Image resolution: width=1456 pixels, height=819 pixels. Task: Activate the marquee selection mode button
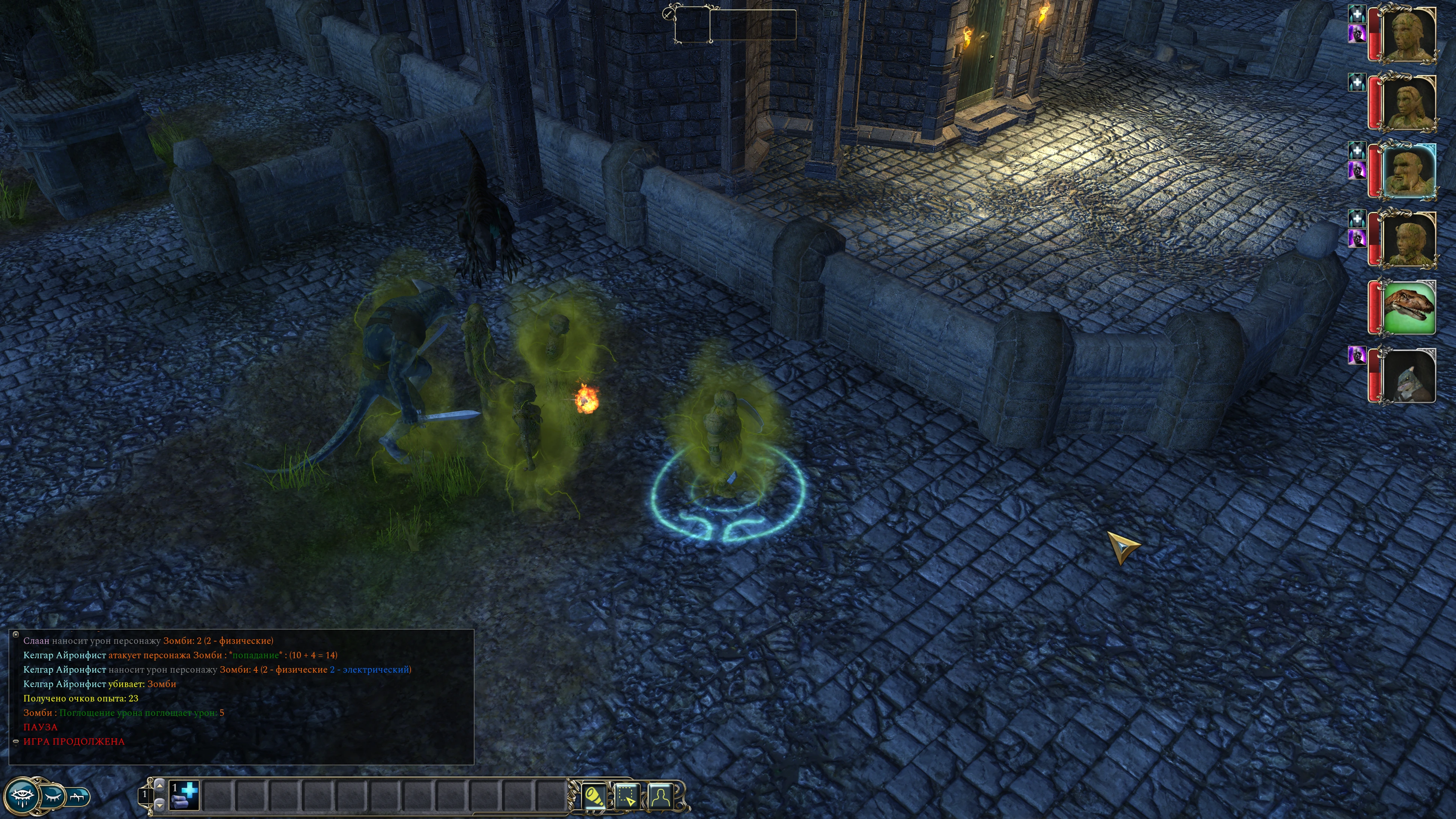click(x=627, y=797)
